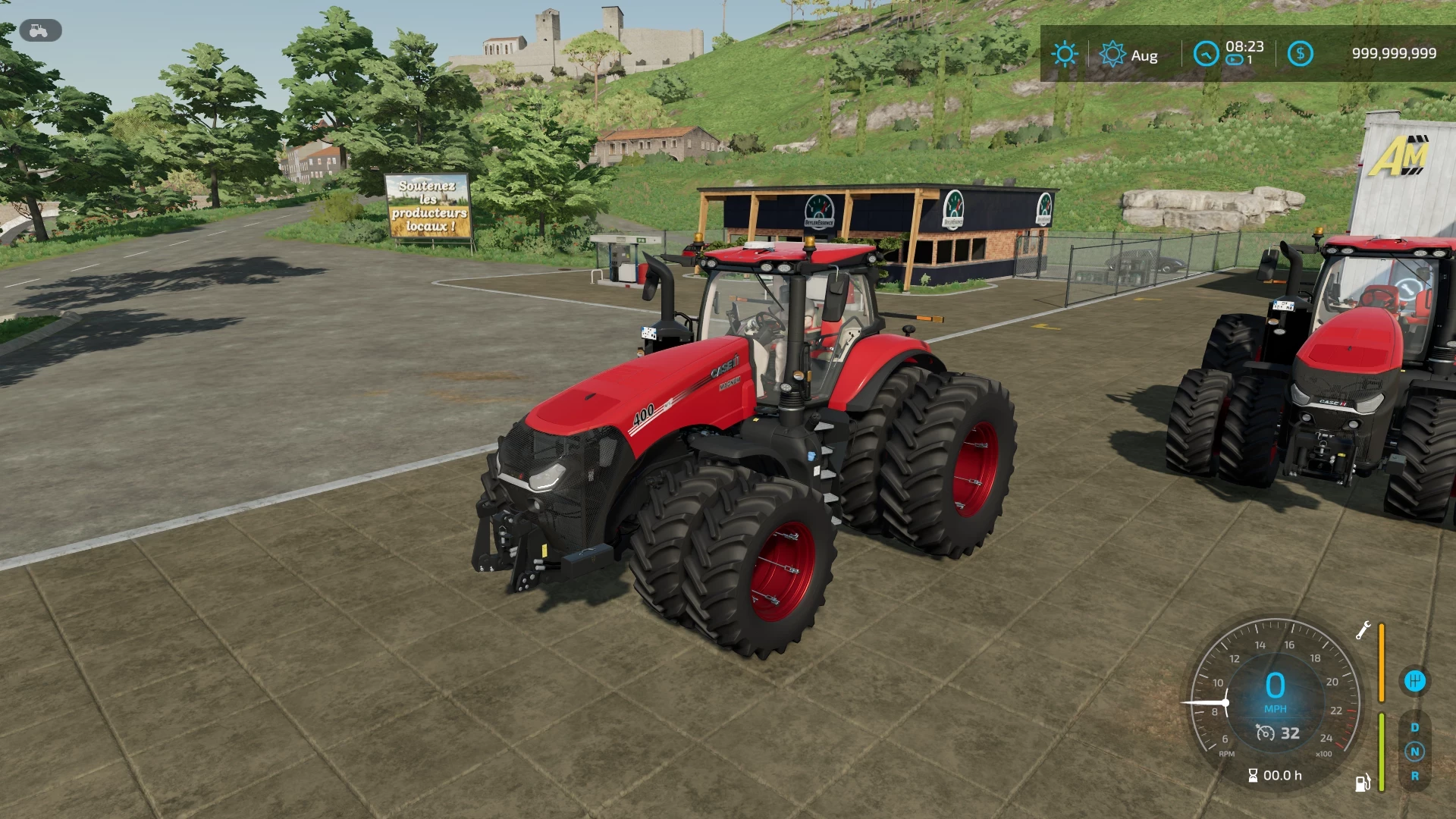Click the gear shifter icon on the HUD
The height and width of the screenshot is (819, 1456).
[x=1416, y=680]
